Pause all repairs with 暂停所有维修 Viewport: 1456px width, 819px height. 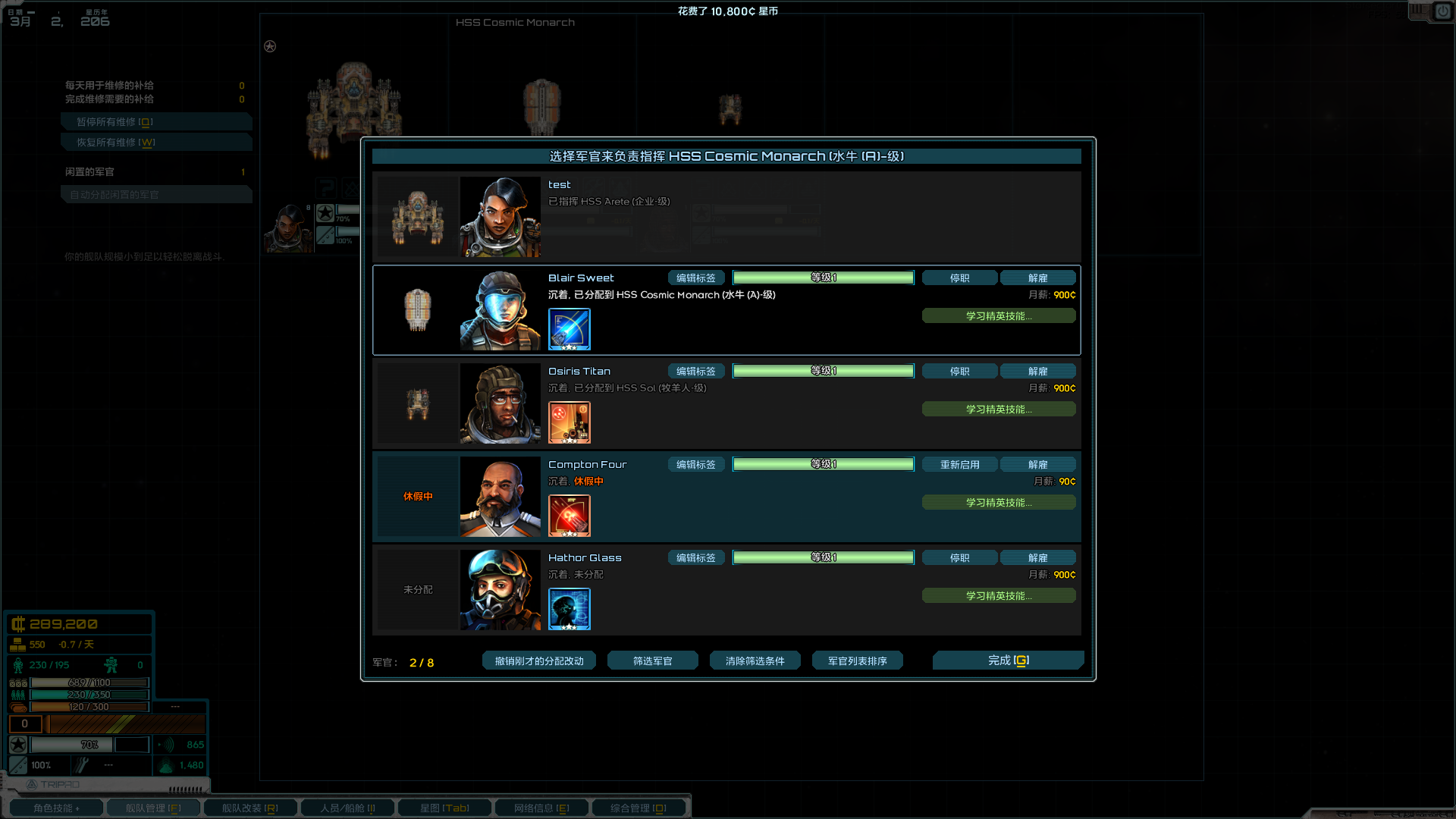pos(156,121)
